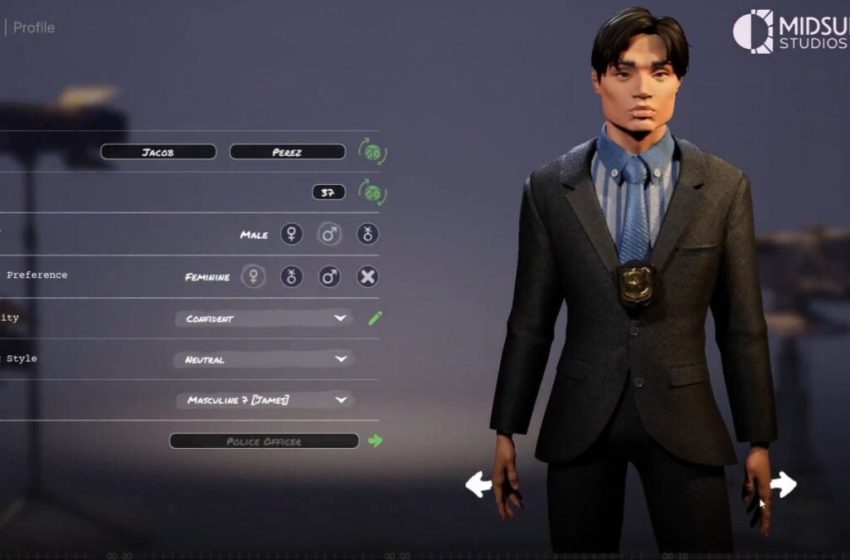Open the Neutral style dropdown
The width and height of the screenshot is (850, 560).
pos(263,359)
